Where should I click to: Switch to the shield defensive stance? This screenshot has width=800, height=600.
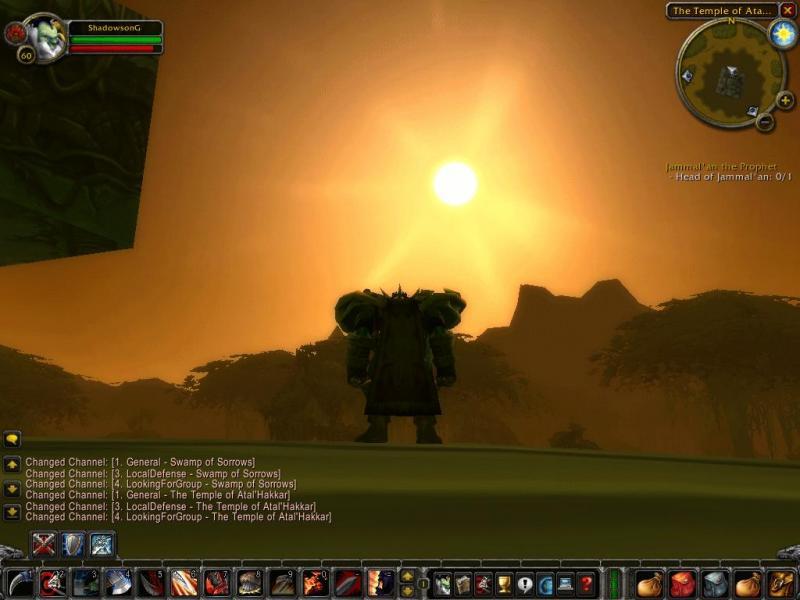pyautogui.click(x=72, y=544)
